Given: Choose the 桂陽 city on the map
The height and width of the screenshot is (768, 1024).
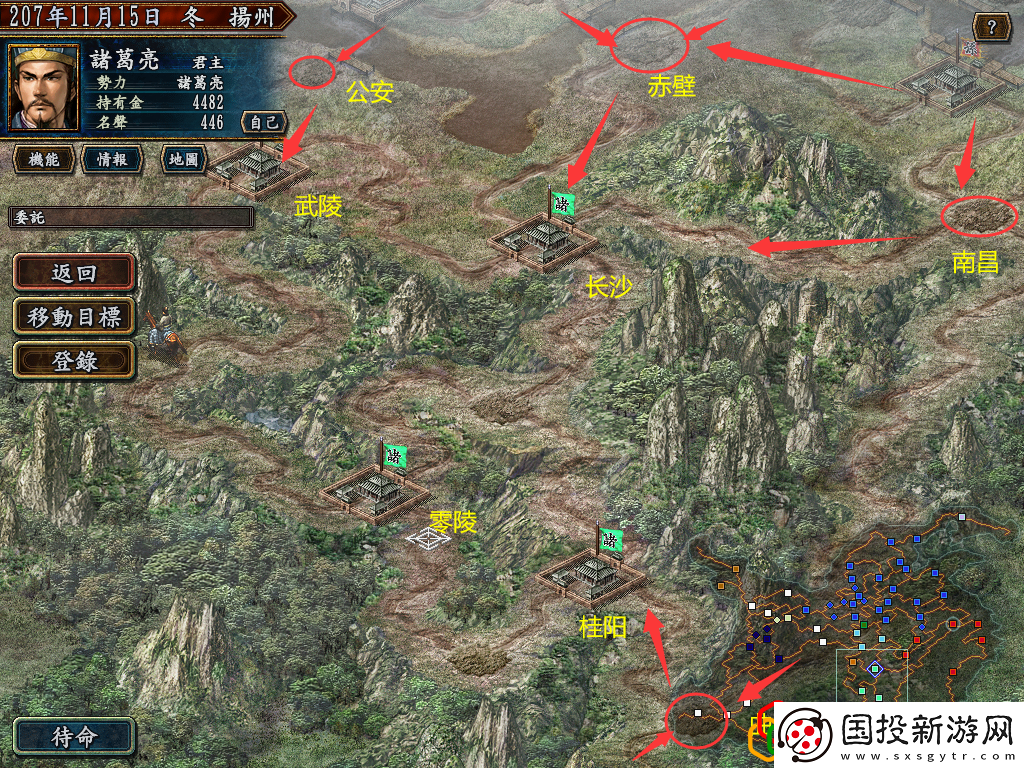Looking at the screenshot, I should click(592, 575).
